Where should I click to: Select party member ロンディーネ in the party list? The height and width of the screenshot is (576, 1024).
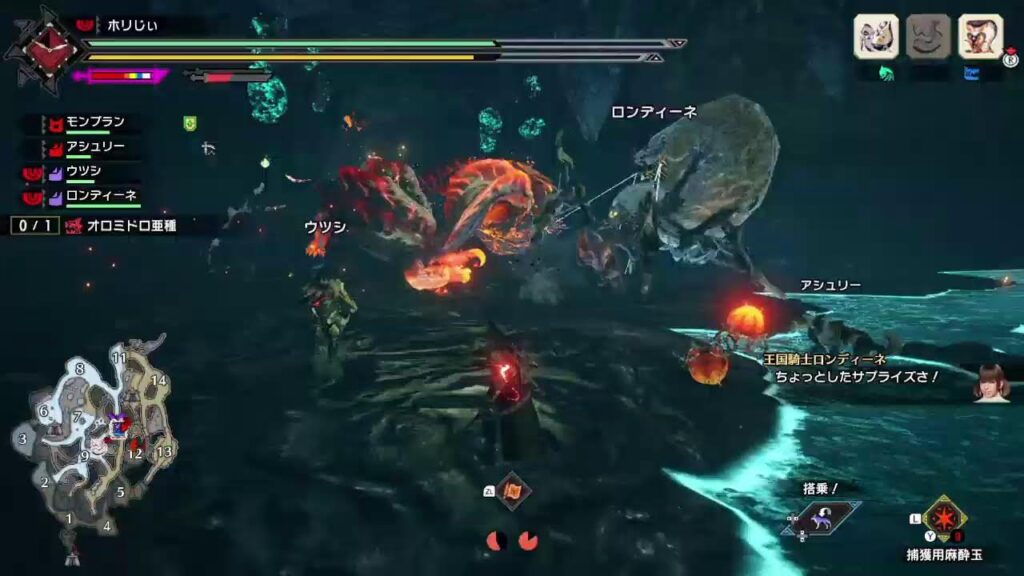[x=100, y=196]
